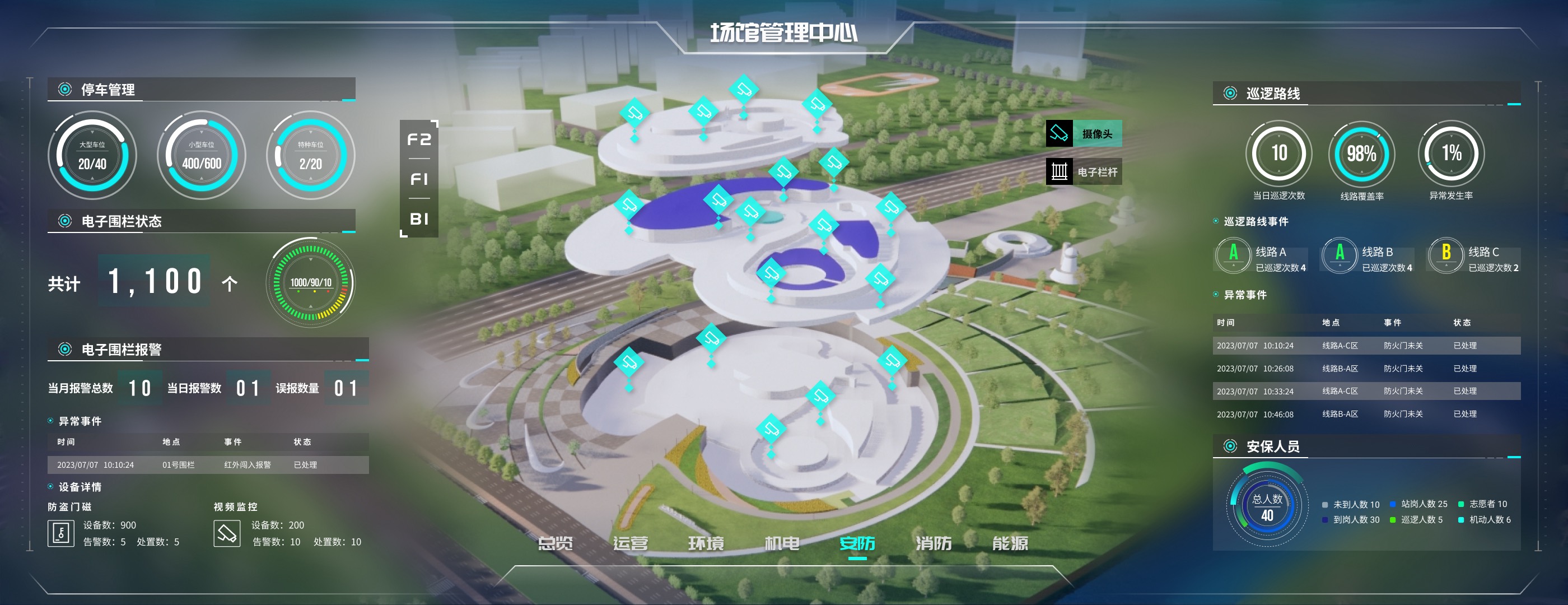
Task: Click the 停车管理 panel header icon
Action: click(x=64, y=89)
